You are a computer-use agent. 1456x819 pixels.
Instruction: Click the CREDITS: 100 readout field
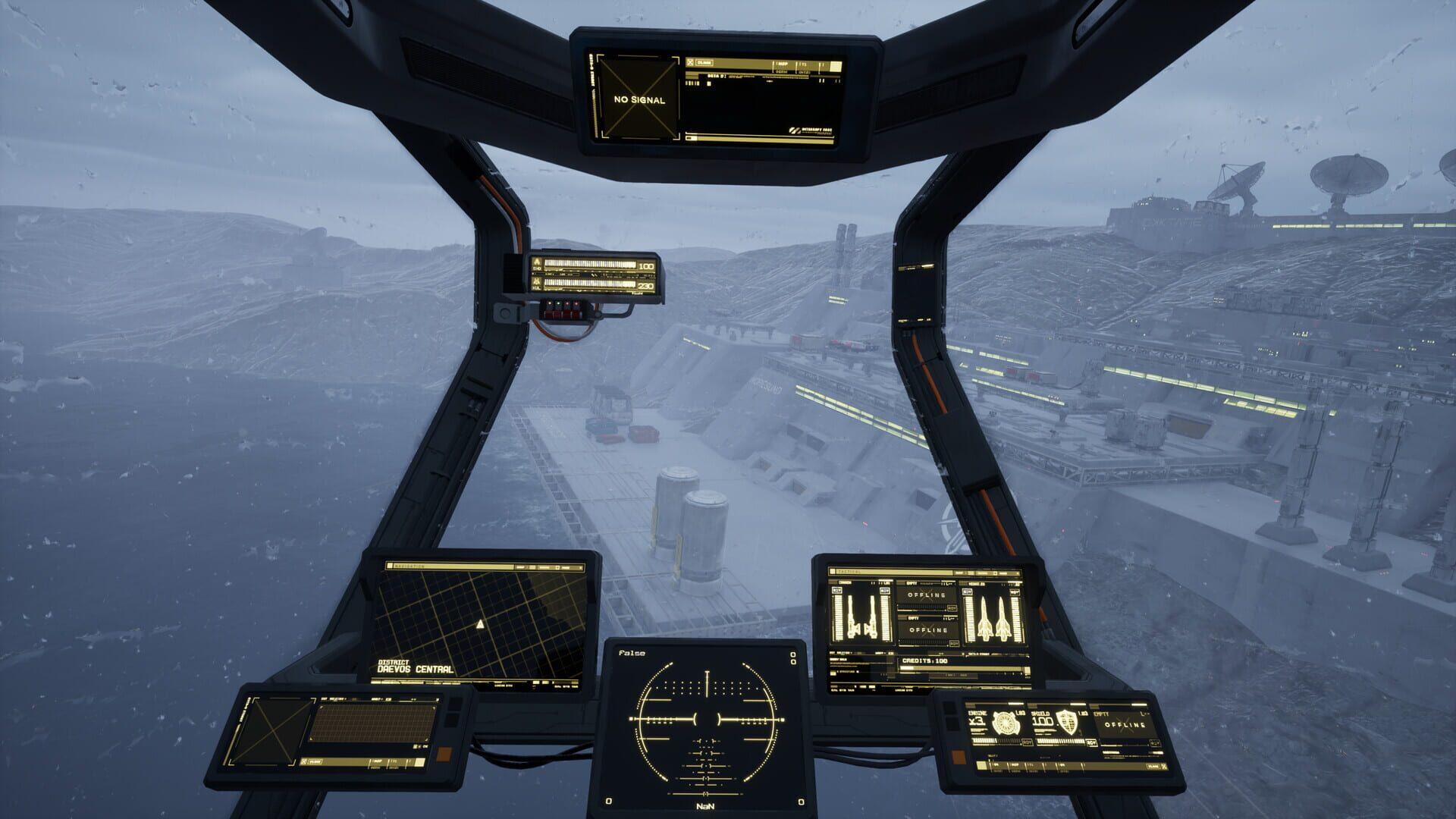tap(924, 661)
